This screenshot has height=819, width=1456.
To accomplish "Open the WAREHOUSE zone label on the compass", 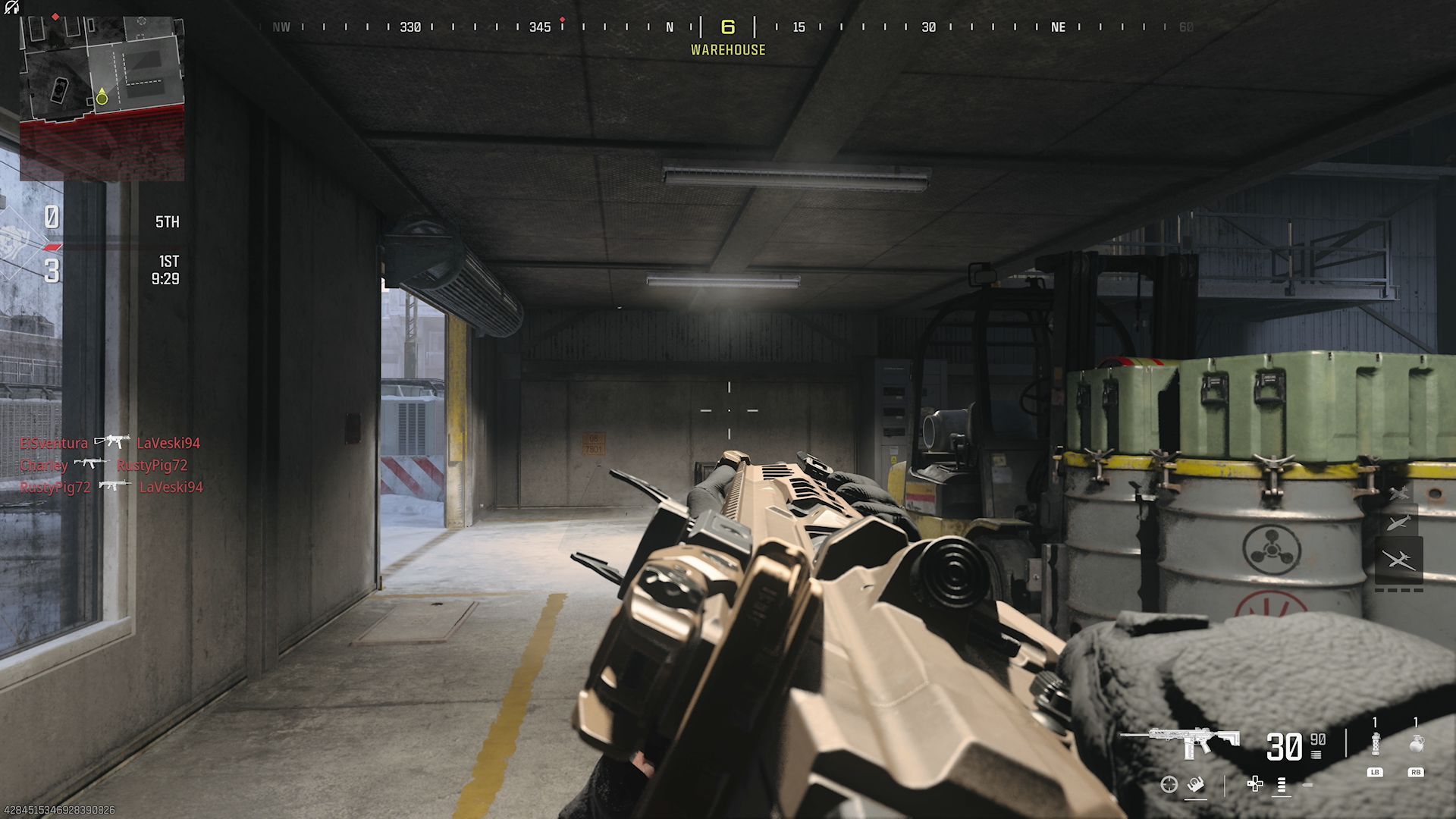I will coord(728,49).
